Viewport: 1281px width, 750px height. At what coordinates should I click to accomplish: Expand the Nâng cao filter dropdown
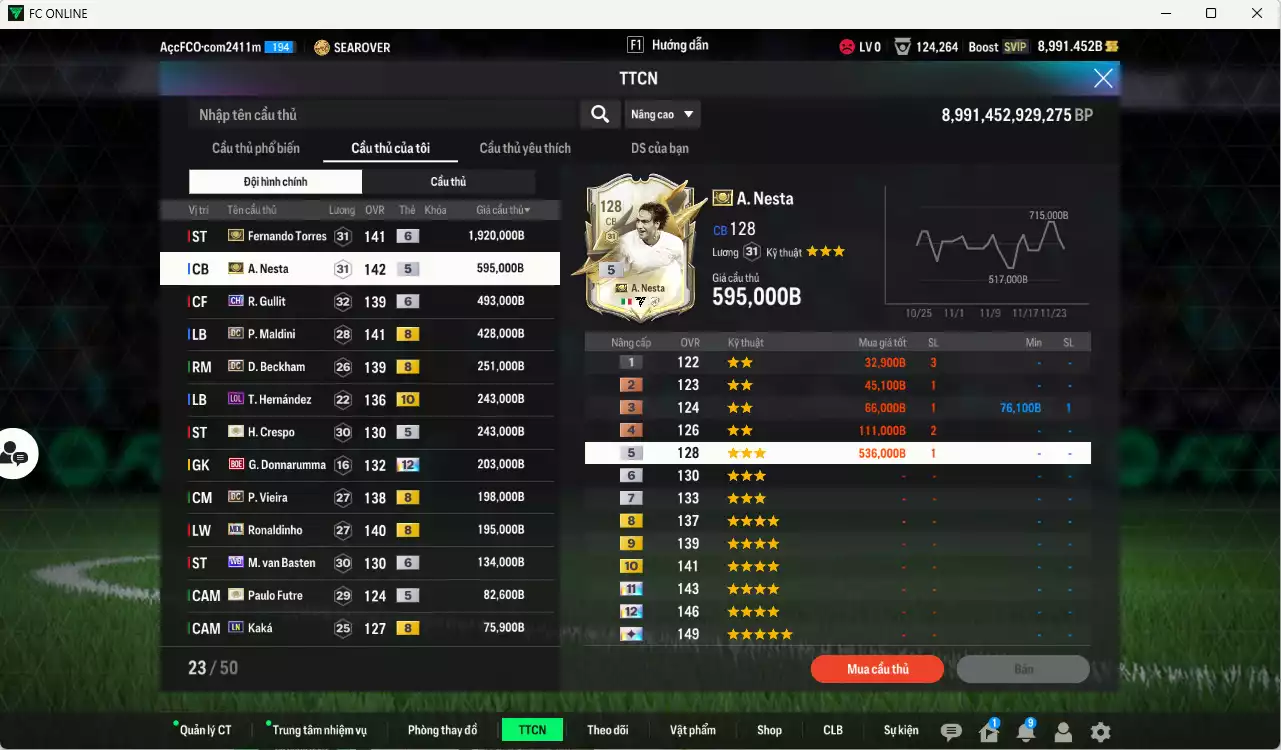pyautogui.click(x=663, y=114)
